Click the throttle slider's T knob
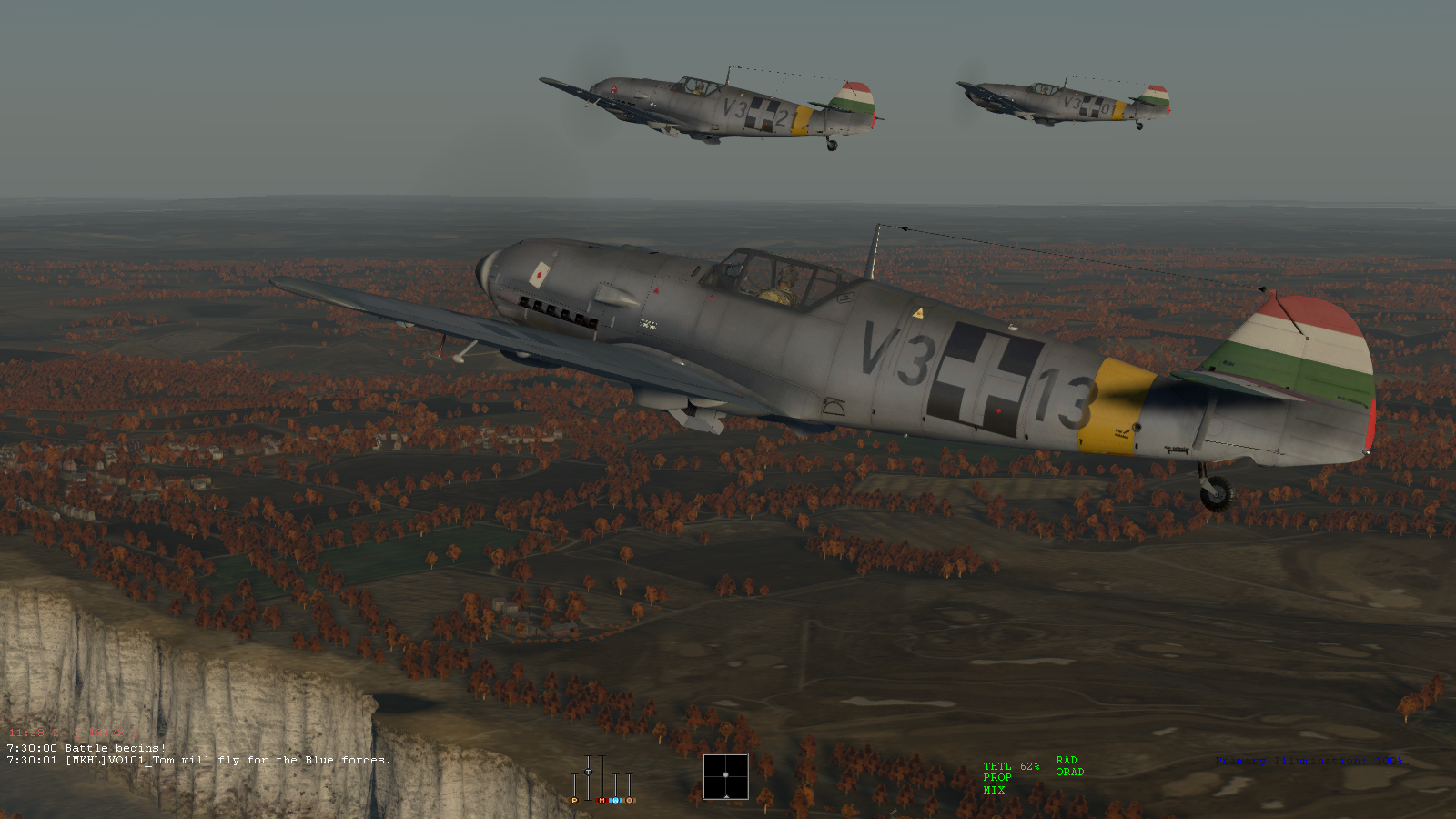This screenshot has width=1456, height=819. tap(588, 772)
